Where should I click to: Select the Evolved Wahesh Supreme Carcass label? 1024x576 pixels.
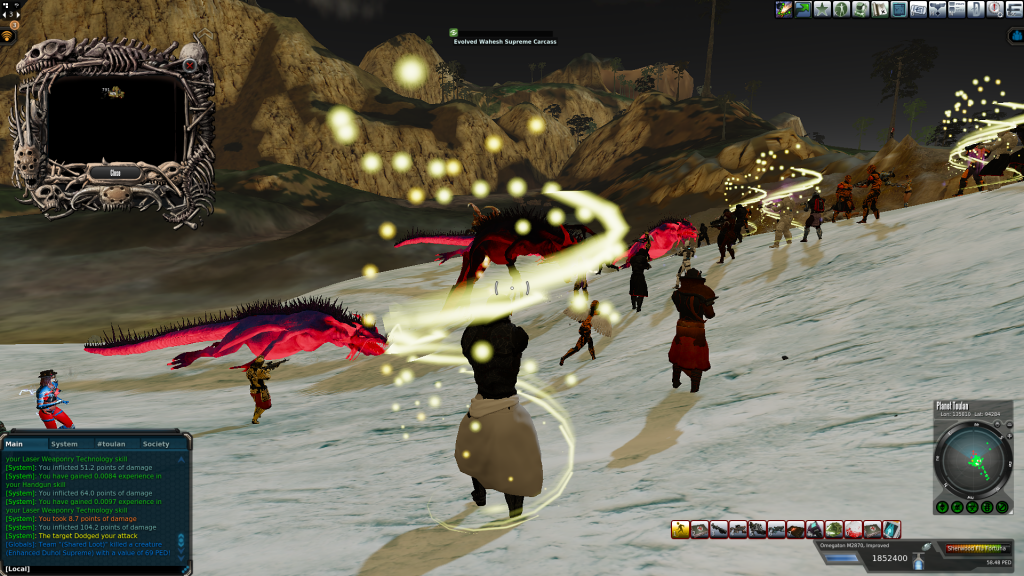point(505,42)
